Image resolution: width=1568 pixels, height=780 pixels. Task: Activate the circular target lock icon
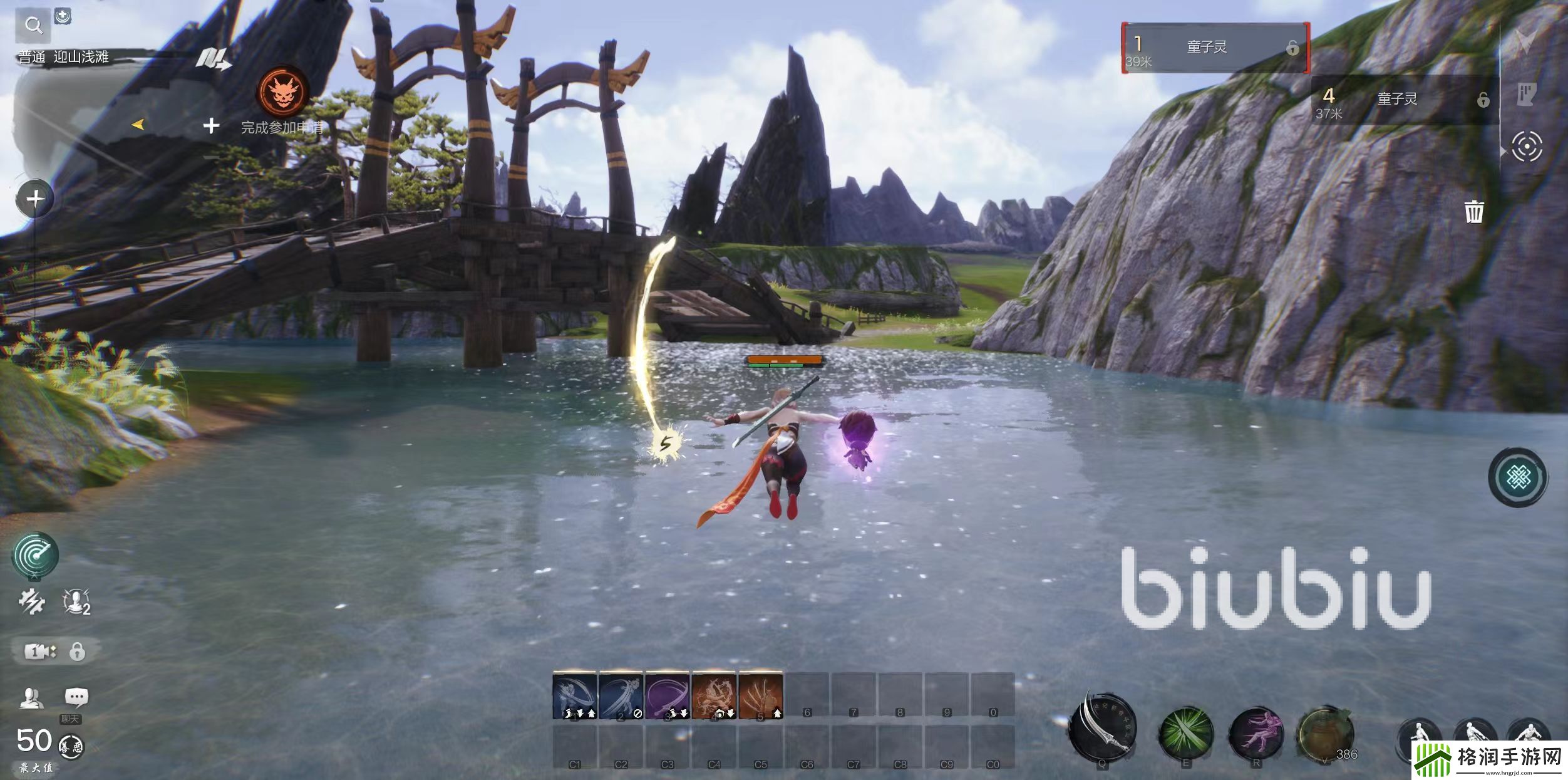[x=1527, y=147]
